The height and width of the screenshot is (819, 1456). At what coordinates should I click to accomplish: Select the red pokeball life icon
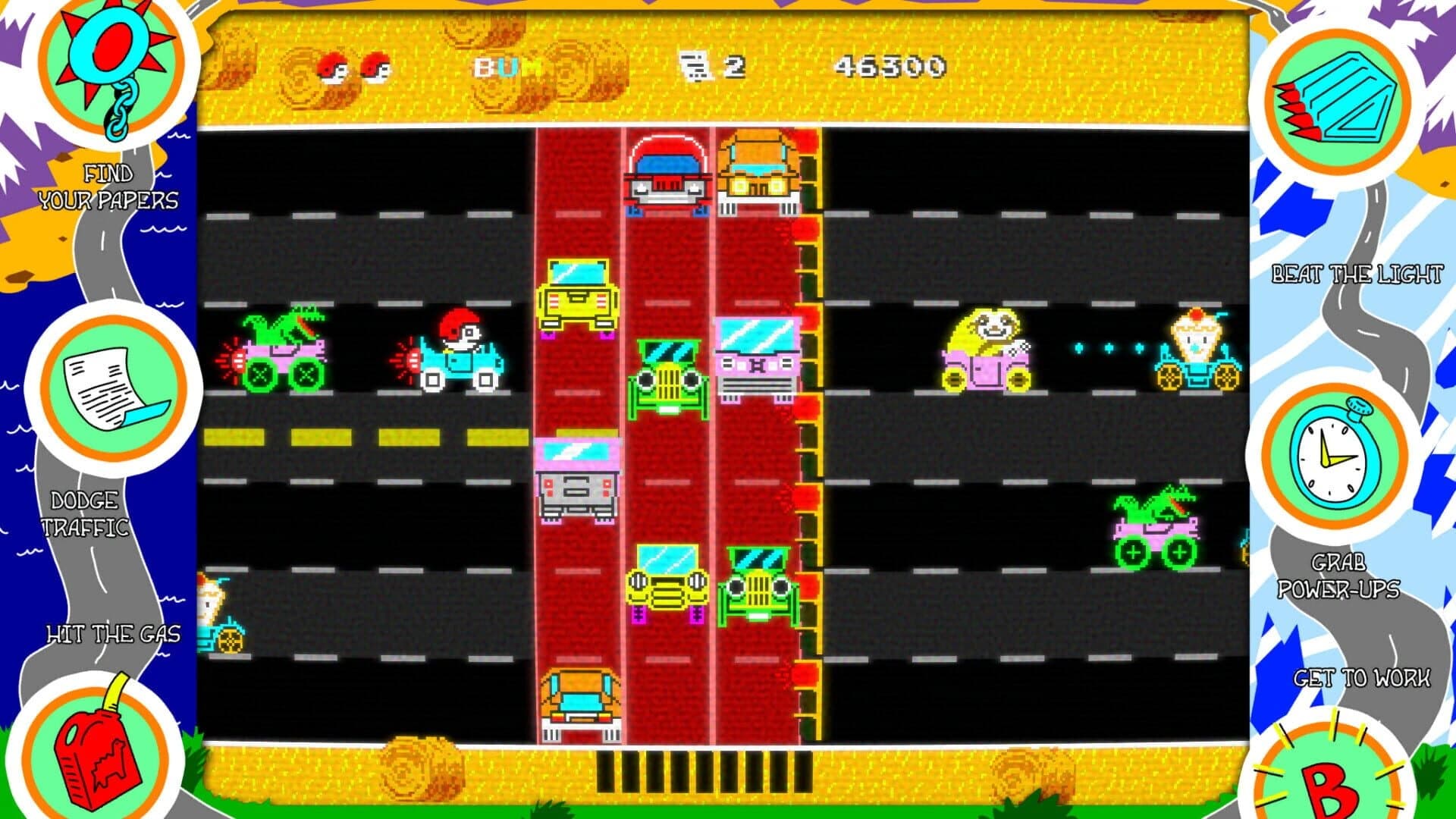click(x=334, y=67)
